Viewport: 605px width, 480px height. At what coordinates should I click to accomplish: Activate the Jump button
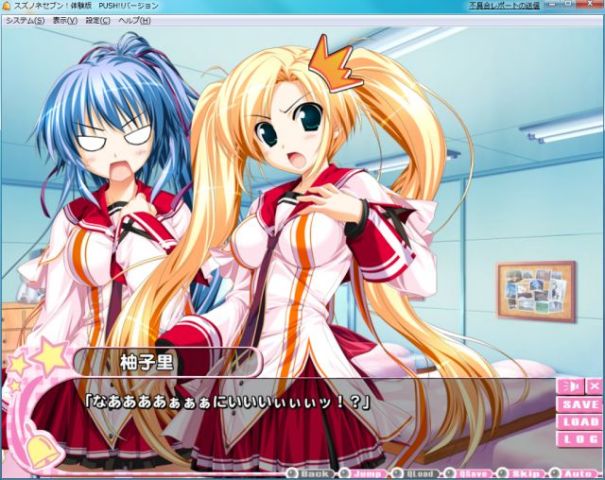pyautogui.click(x=363, y=473)
